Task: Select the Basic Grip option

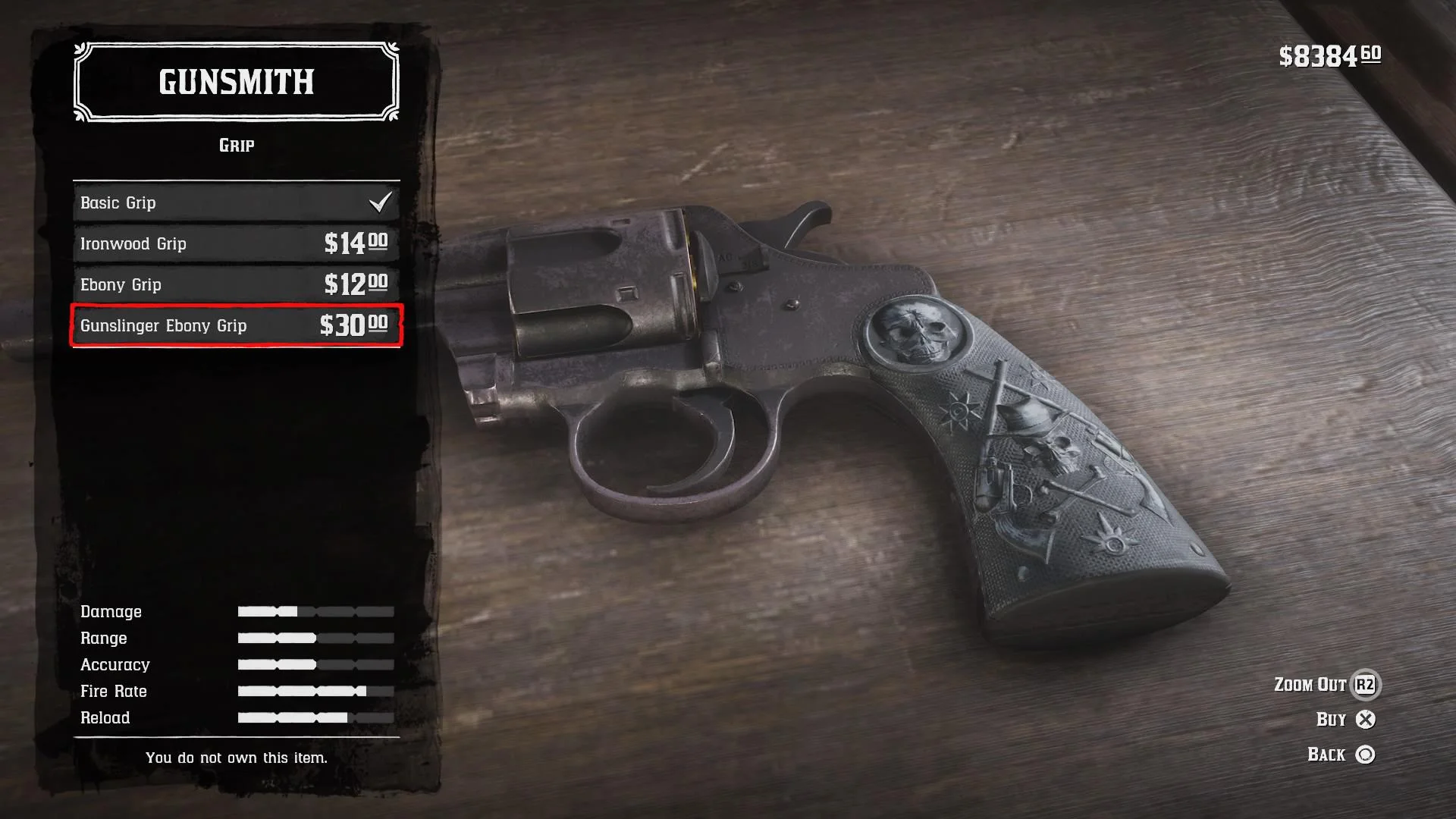Action: tap(236, 202)
